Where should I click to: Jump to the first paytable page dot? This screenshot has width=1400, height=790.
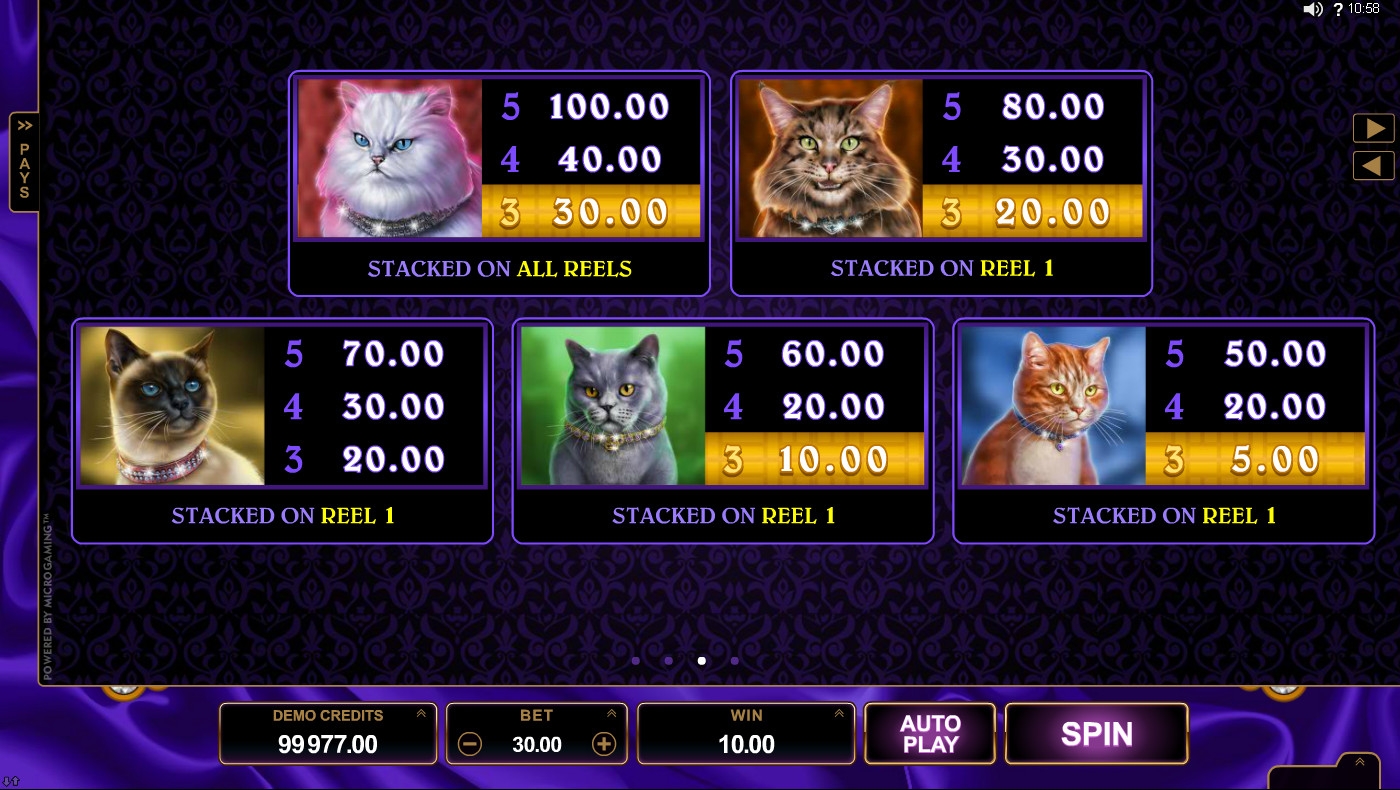[636, 661]
